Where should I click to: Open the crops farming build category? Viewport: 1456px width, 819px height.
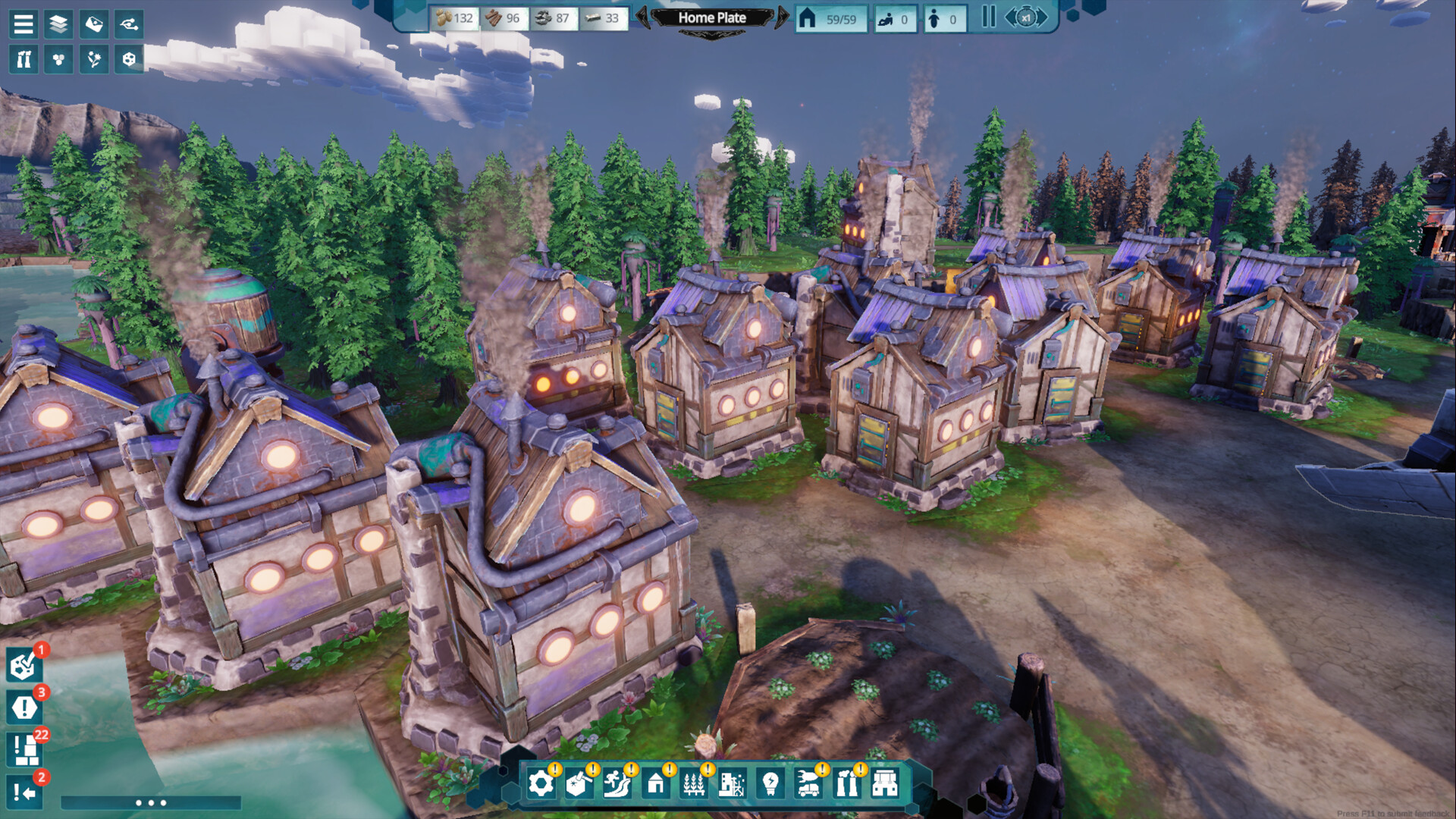tap(694, 783)
